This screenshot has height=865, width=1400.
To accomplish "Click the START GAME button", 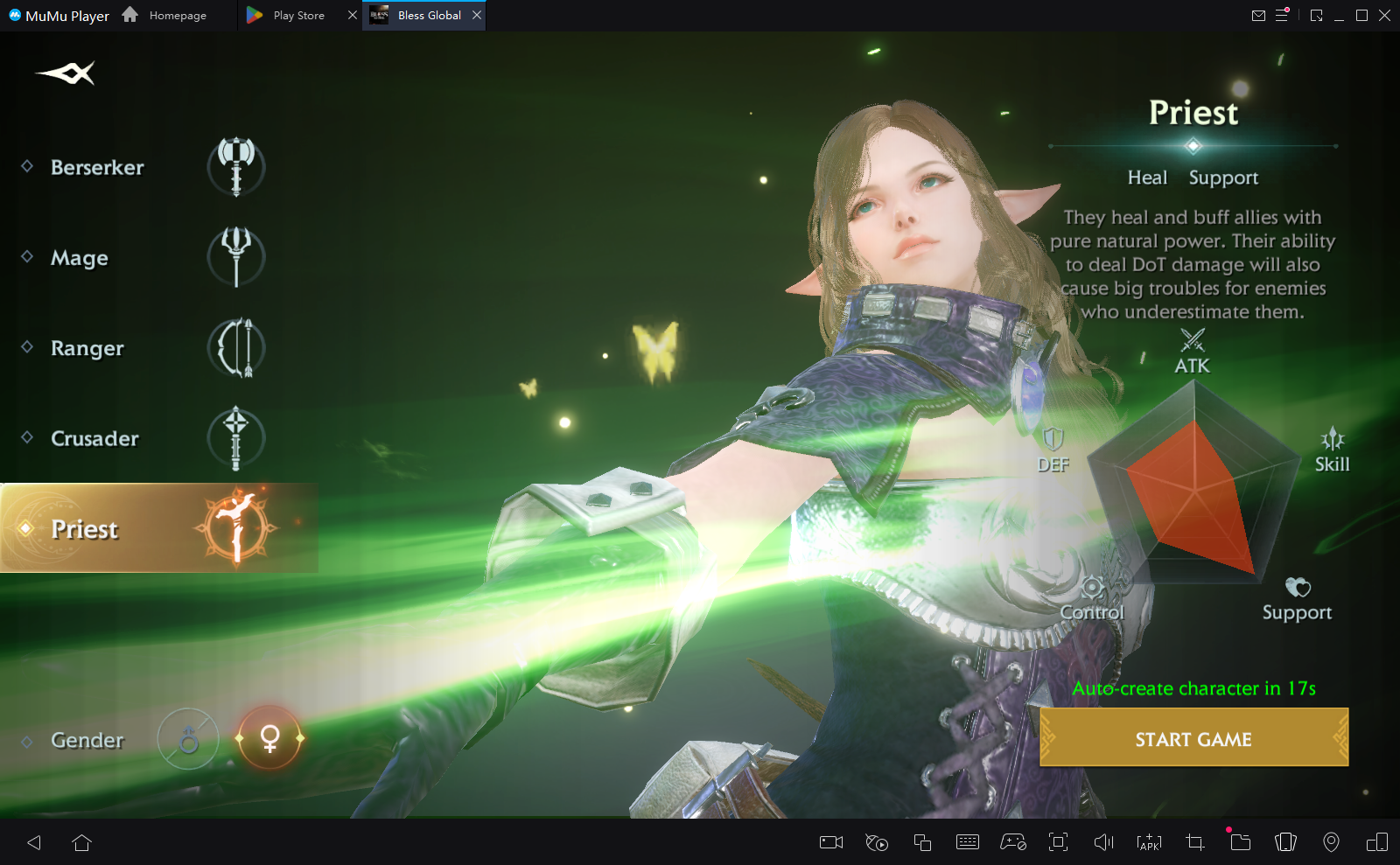I will [x=1193, y=739].
